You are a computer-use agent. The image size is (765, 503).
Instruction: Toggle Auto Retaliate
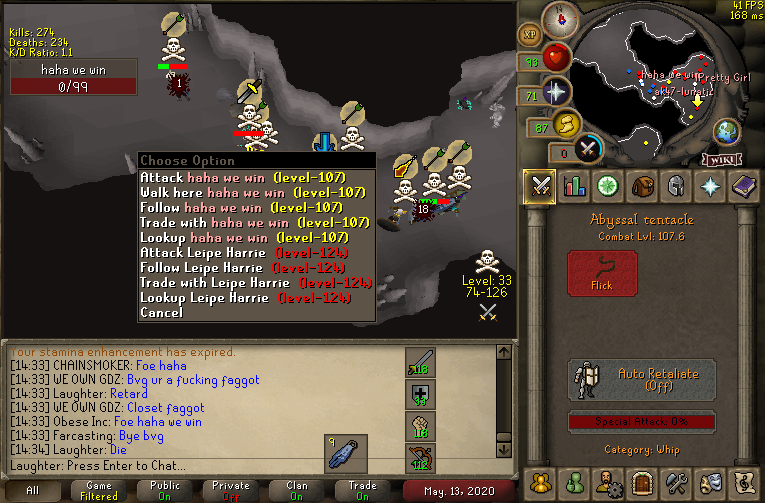click(642, 380)
